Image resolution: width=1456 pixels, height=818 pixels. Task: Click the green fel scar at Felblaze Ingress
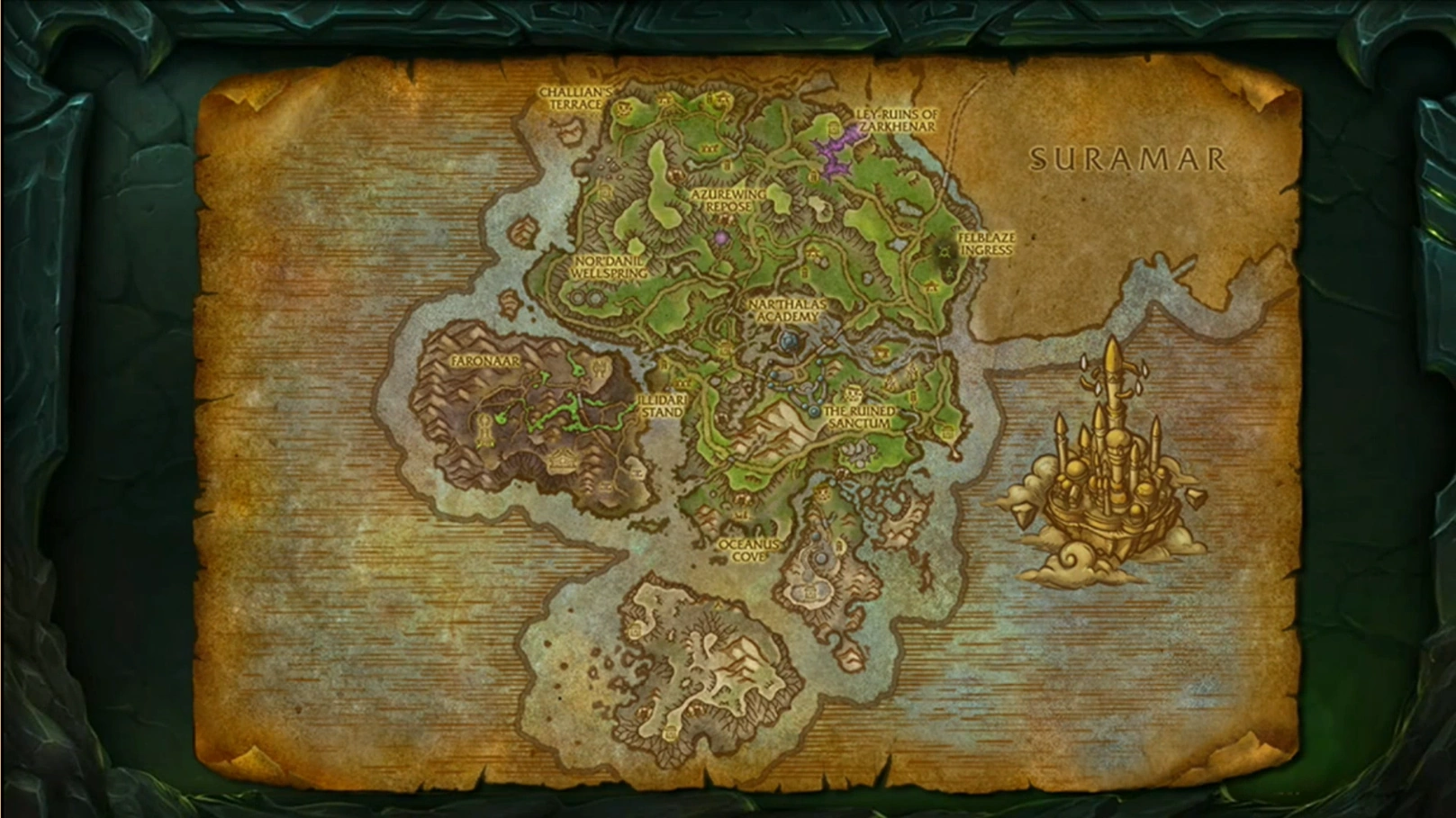tap(943, 253)
